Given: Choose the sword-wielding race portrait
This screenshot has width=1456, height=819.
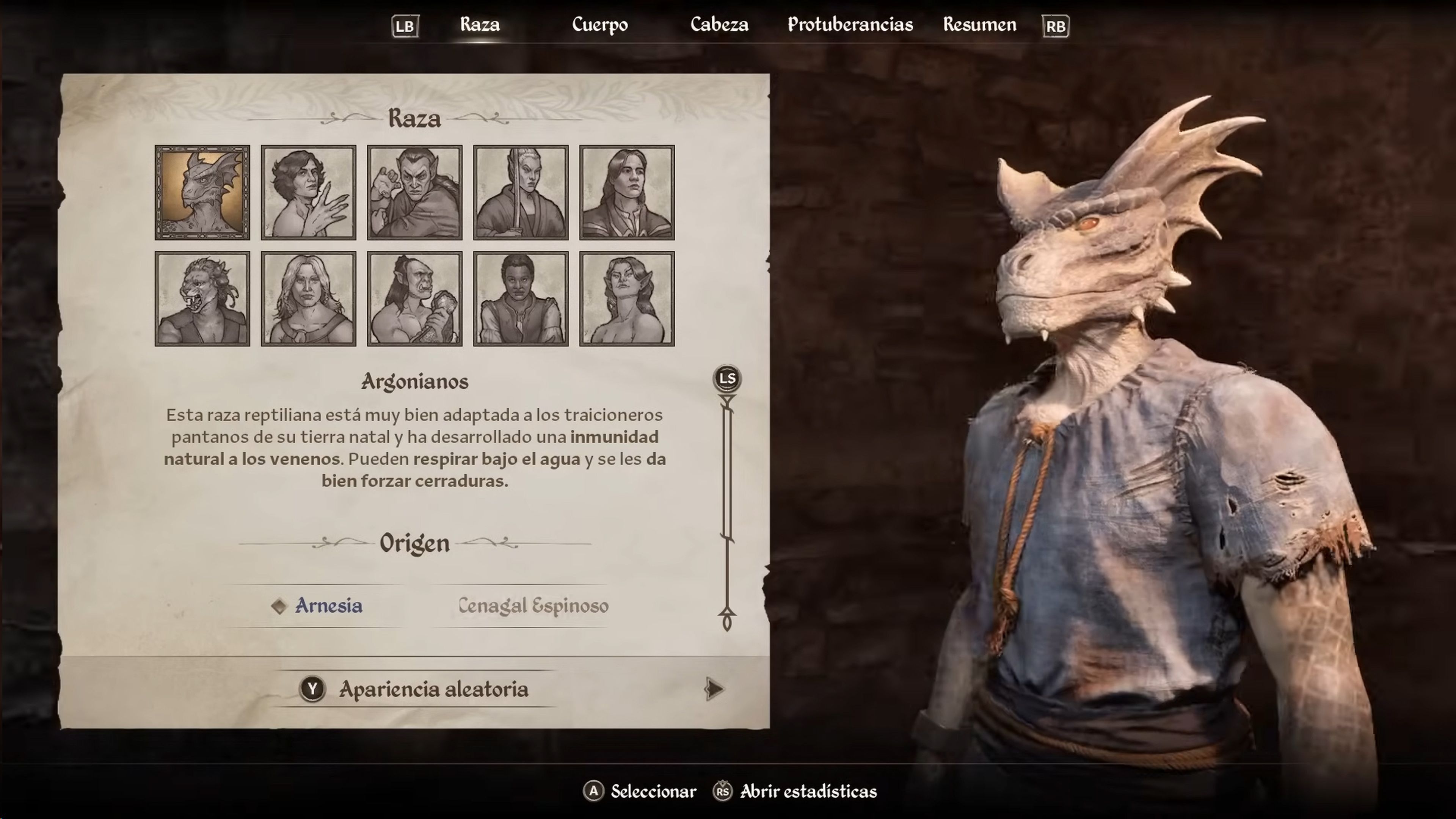Looking at the screenshot, I should tap(521, 191).
